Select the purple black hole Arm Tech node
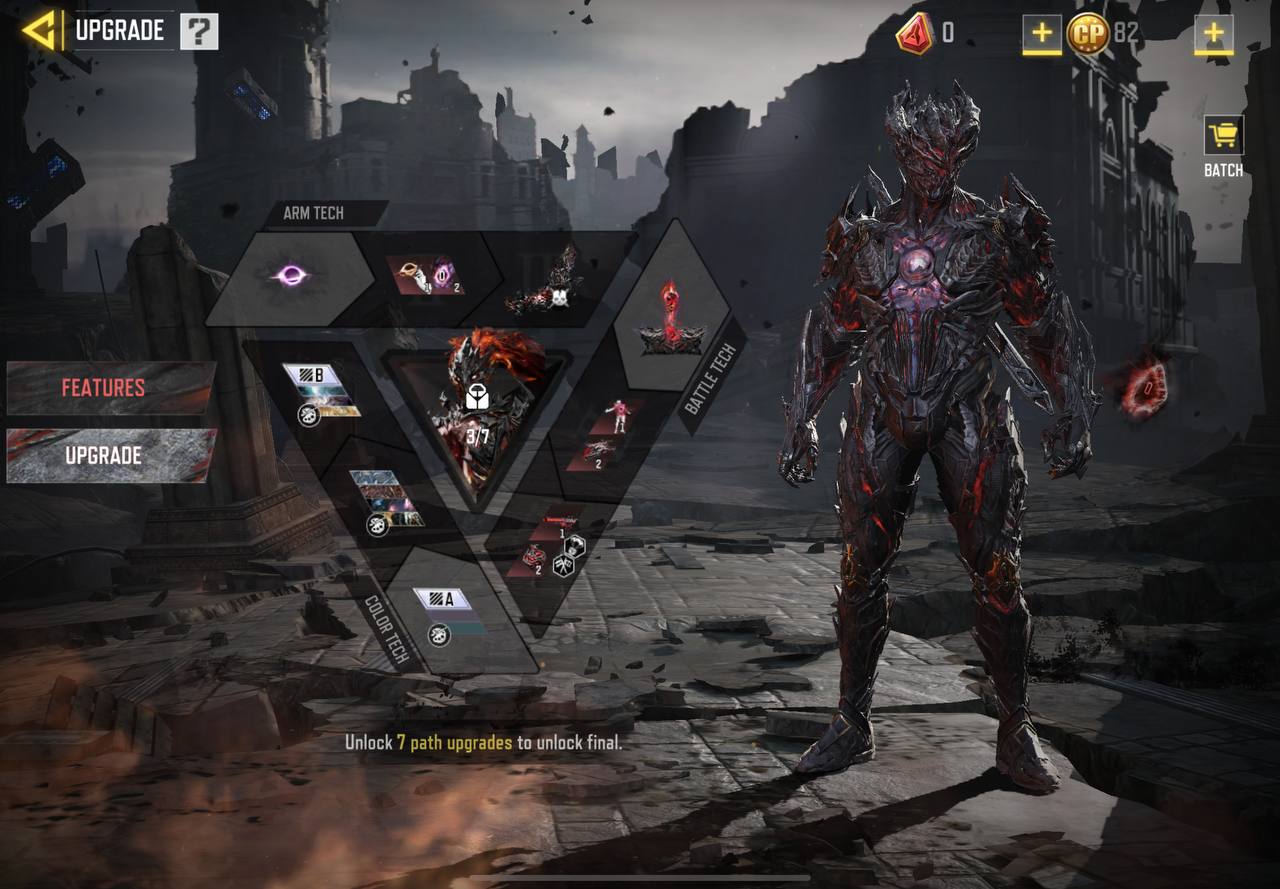This screenshot has width=1280, height=889. [290, 276]
